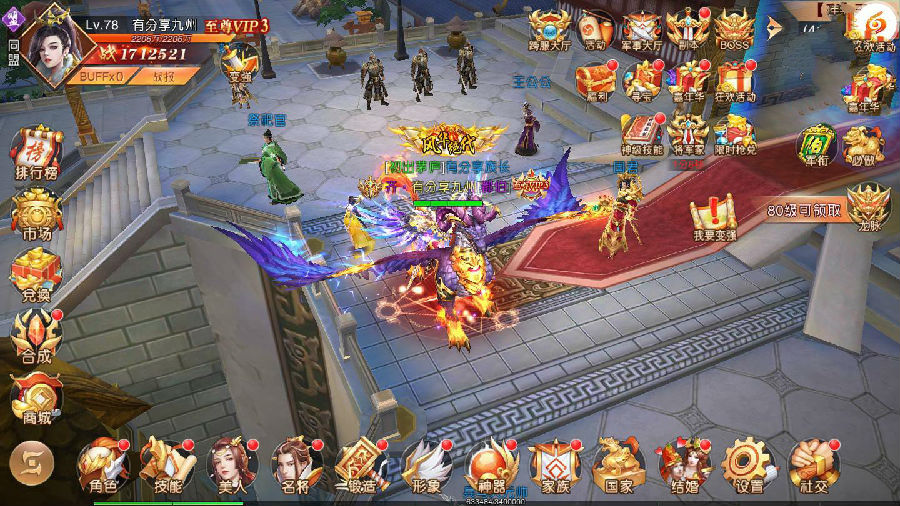Open the 角色 character panel
This screenshot has height=506, width=900.
(x=102, y=464)
